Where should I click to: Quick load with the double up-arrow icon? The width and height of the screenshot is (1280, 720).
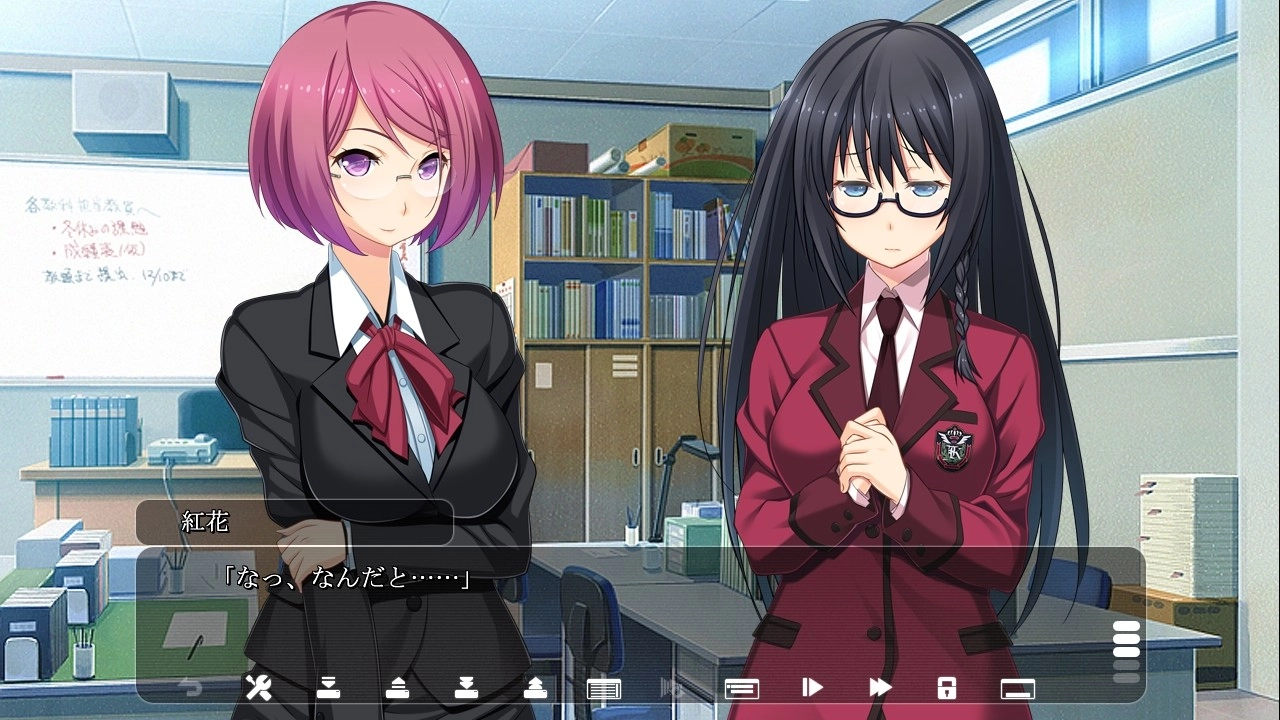[x=535, y=687]
